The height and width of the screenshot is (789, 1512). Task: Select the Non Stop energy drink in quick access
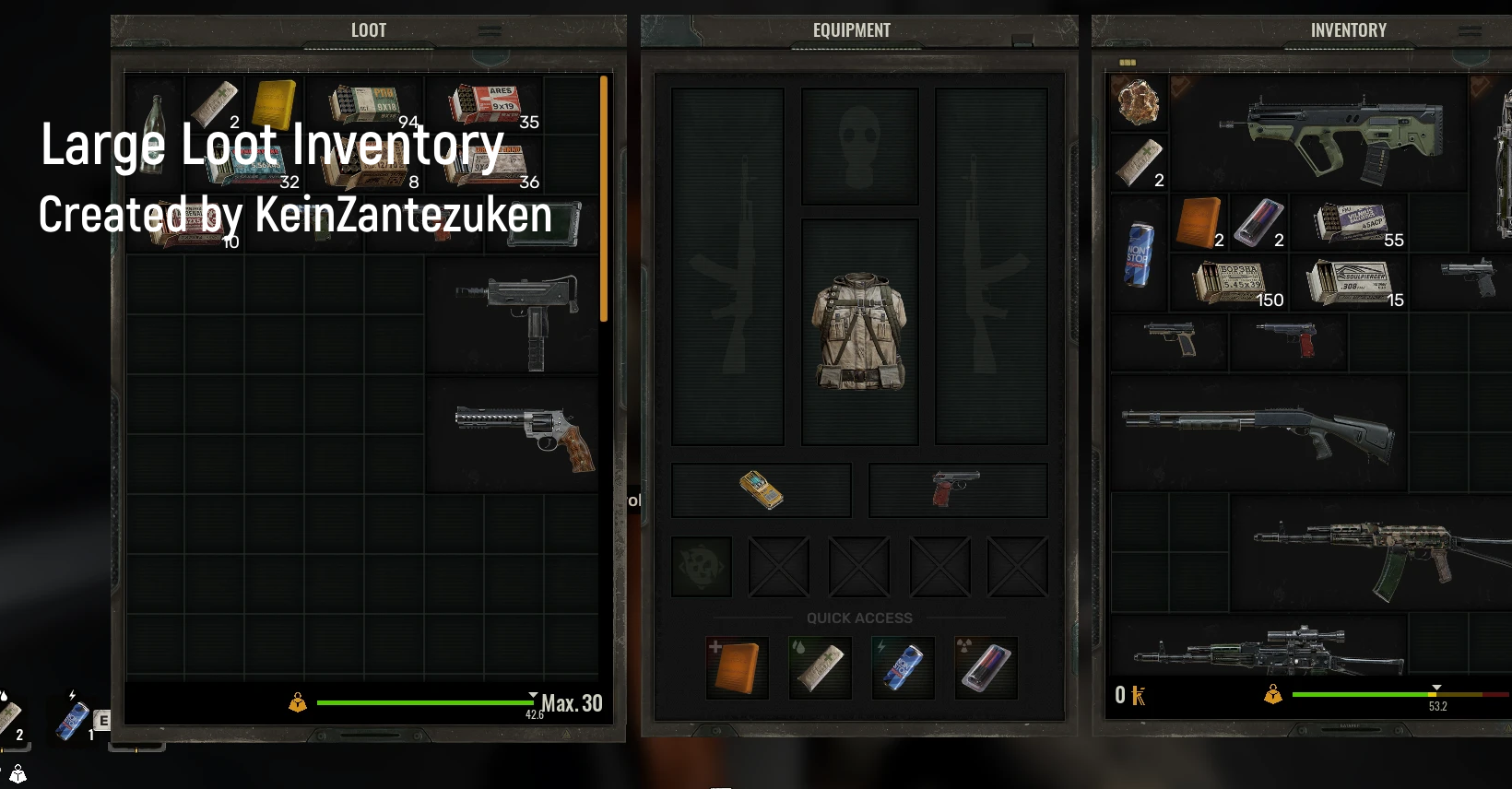(902, 666)
